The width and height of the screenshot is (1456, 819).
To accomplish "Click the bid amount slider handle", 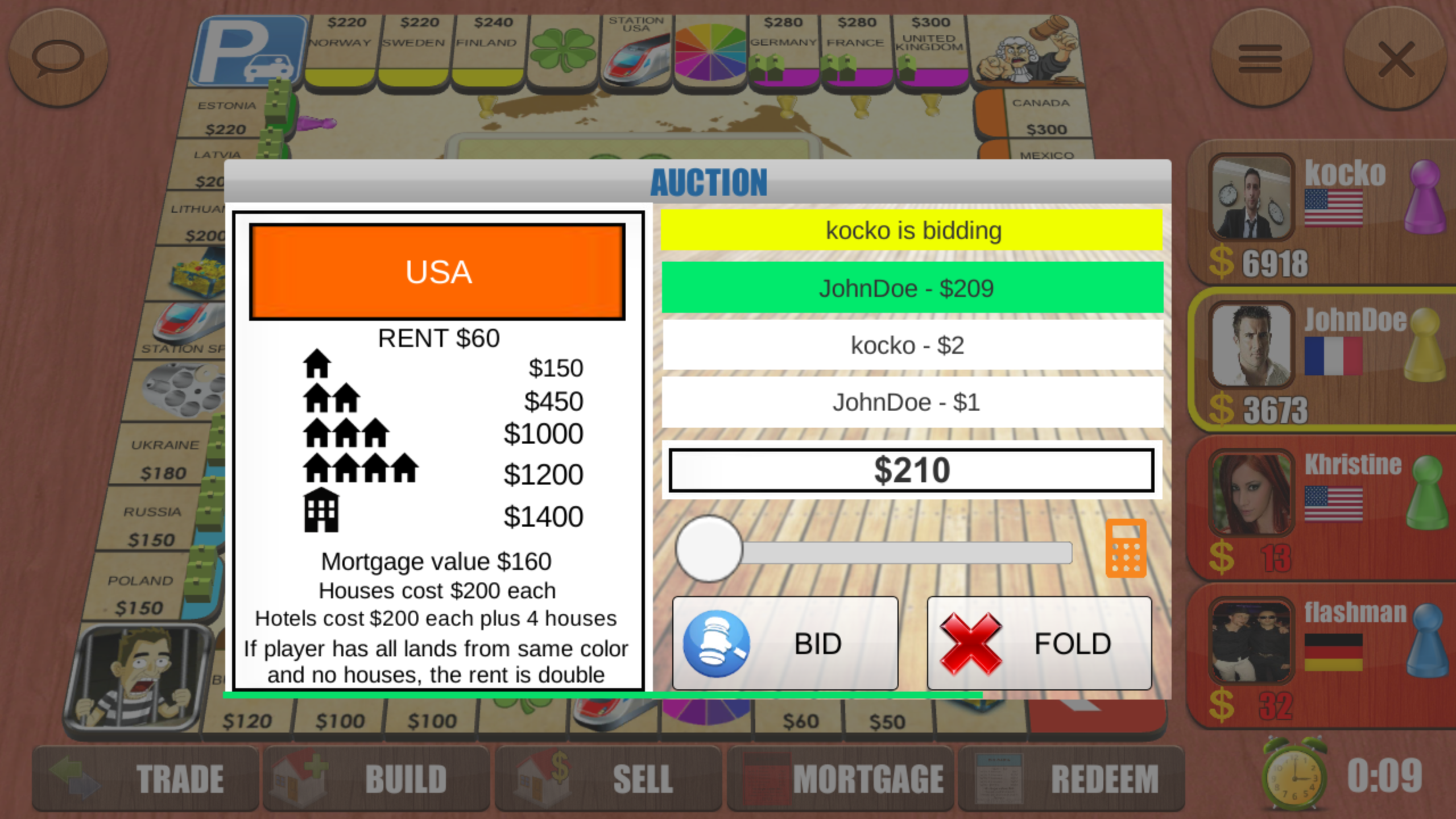I will (707, 548).
